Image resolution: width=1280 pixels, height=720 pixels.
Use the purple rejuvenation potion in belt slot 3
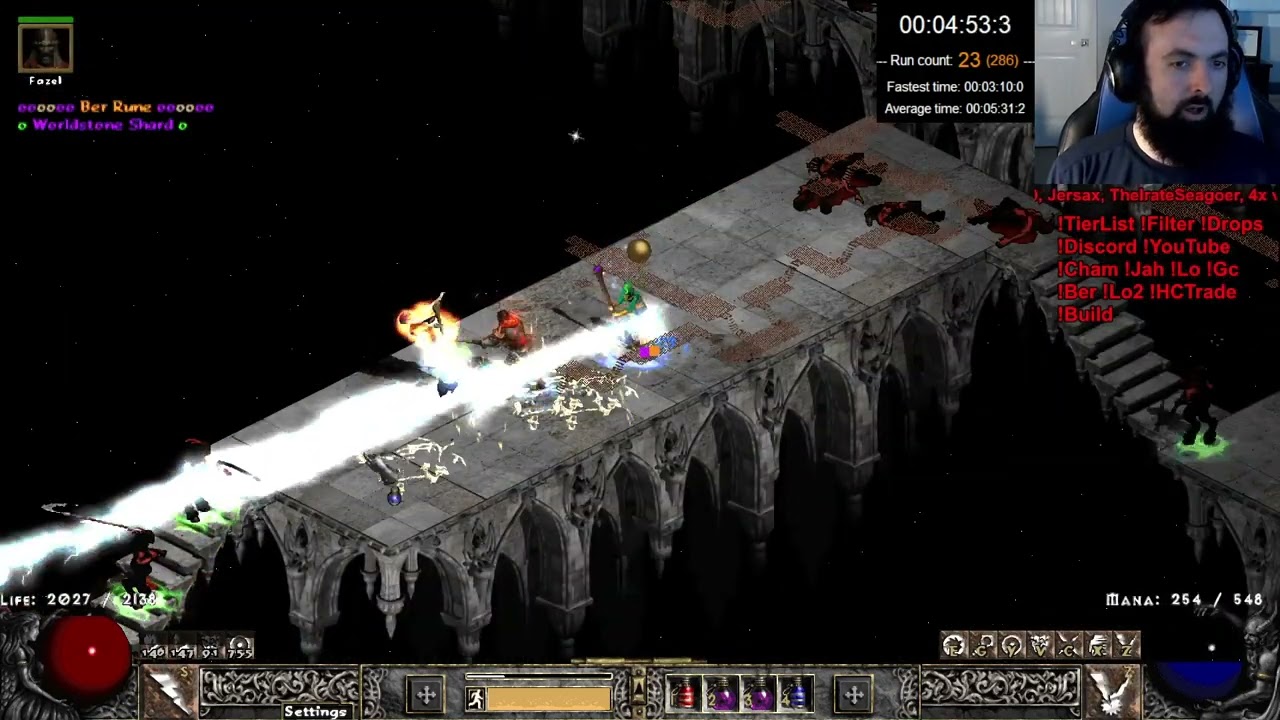pos(759,693)
